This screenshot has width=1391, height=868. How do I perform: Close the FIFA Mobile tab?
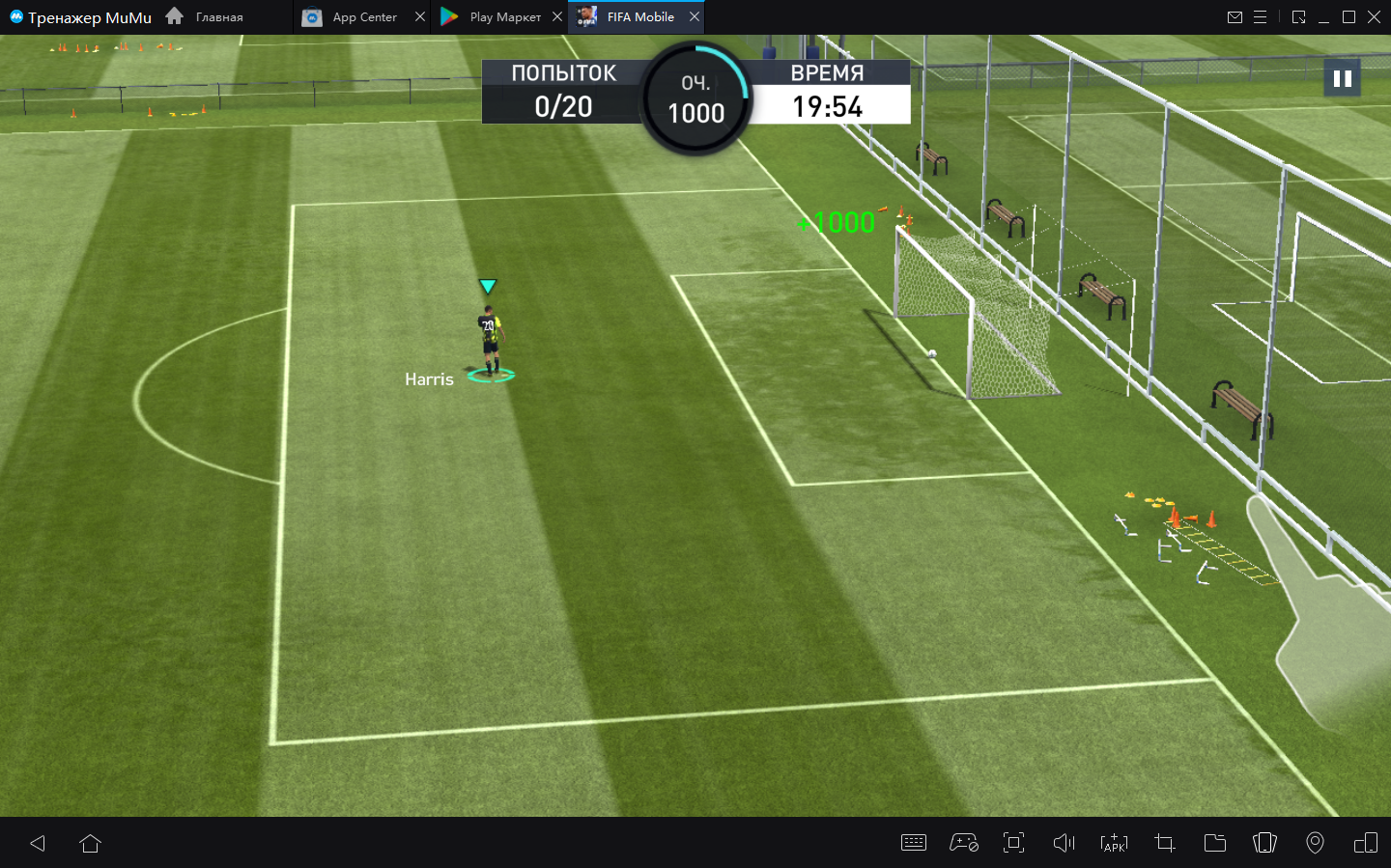click(x=695, y=16)
